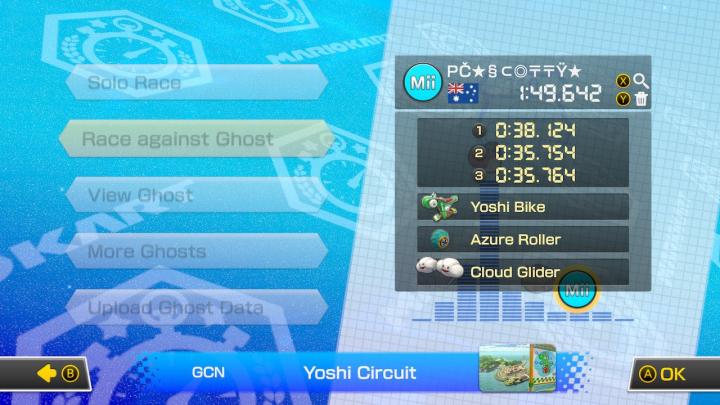The width and height of the screenshot is (720, 405).
Task: Click the magnifying glass search icon
Action: click(641, 81)
